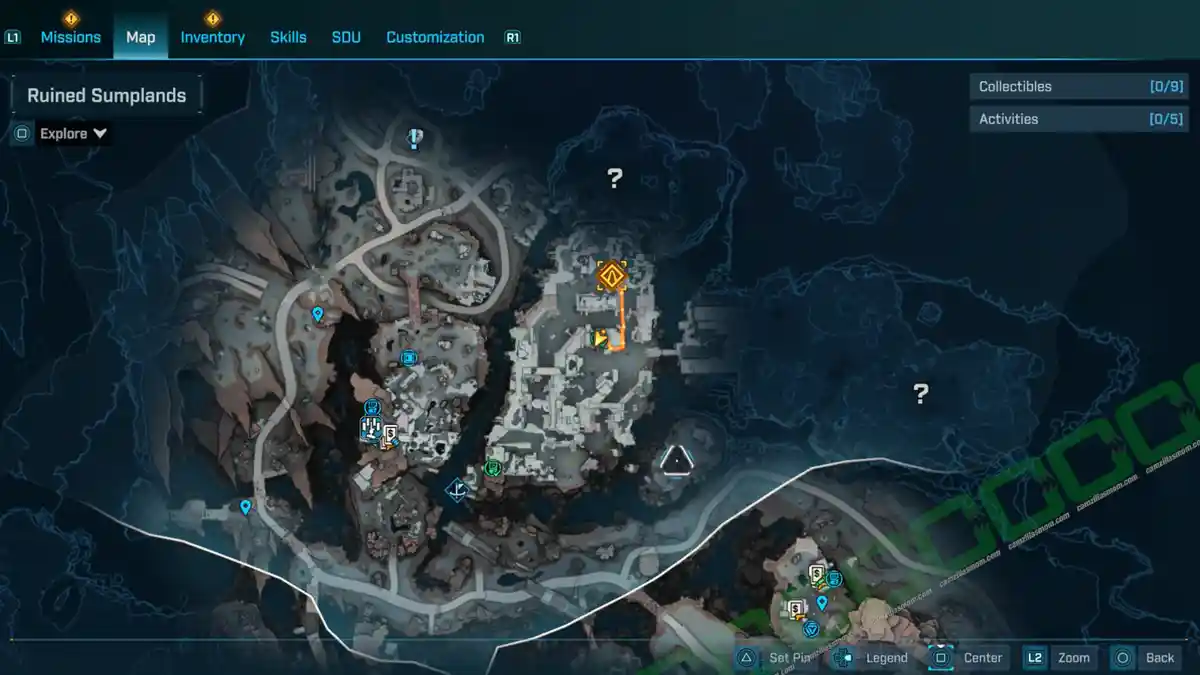
Task: Show the Activities tracker entry
Action: coord(1063,119)
